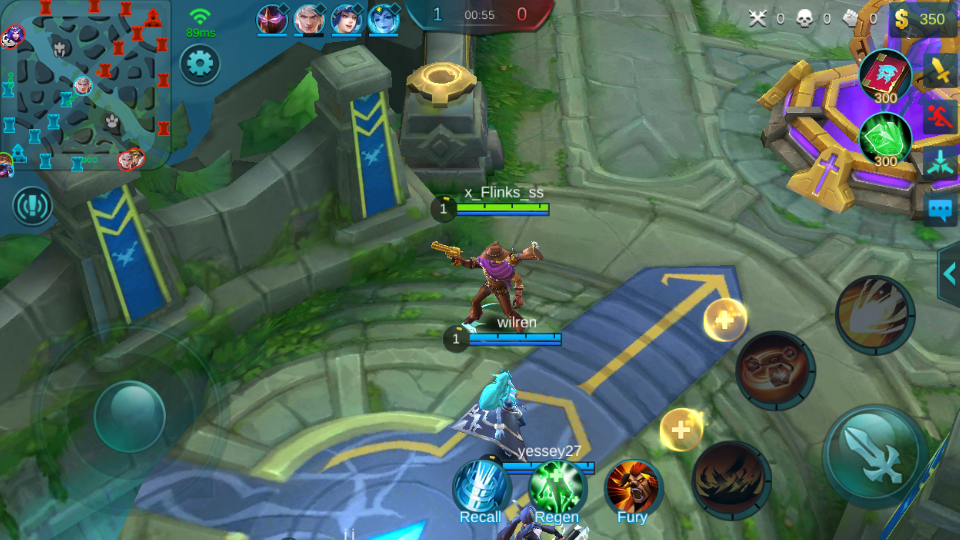
Task: Click the battlefield minimap
Action: click(x=85, y=85)
